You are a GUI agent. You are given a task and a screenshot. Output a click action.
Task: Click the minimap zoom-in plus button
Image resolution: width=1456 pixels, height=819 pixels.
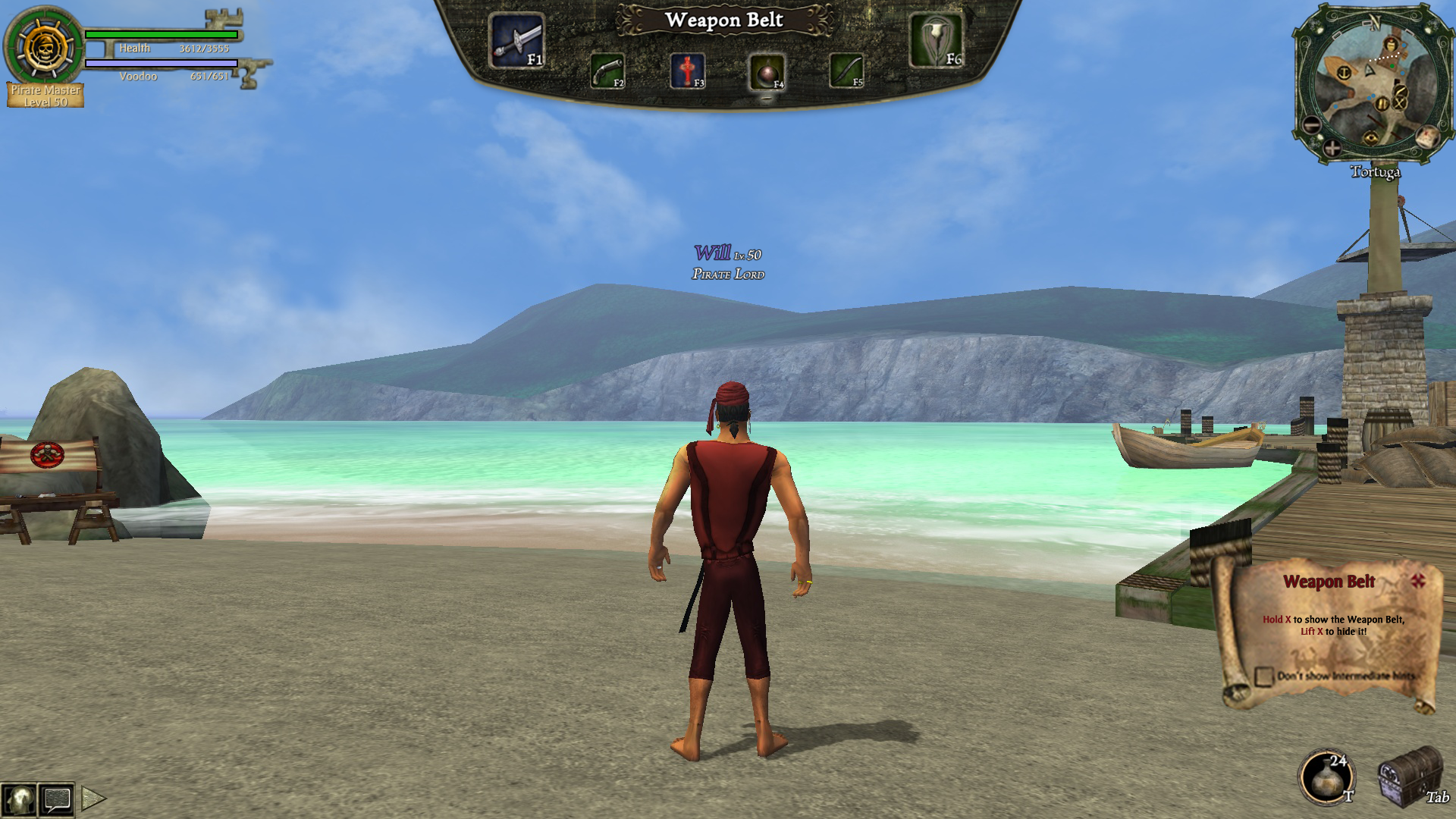1332,148
